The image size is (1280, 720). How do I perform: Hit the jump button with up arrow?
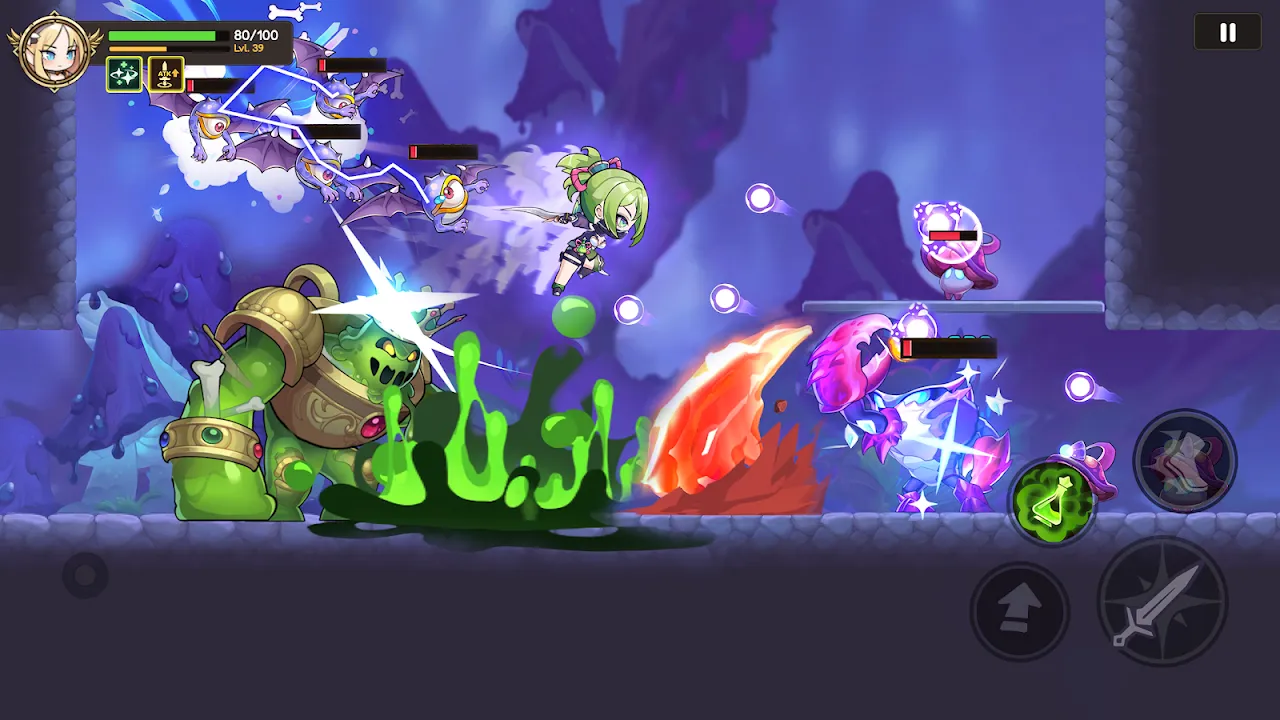coord(1019,610)
